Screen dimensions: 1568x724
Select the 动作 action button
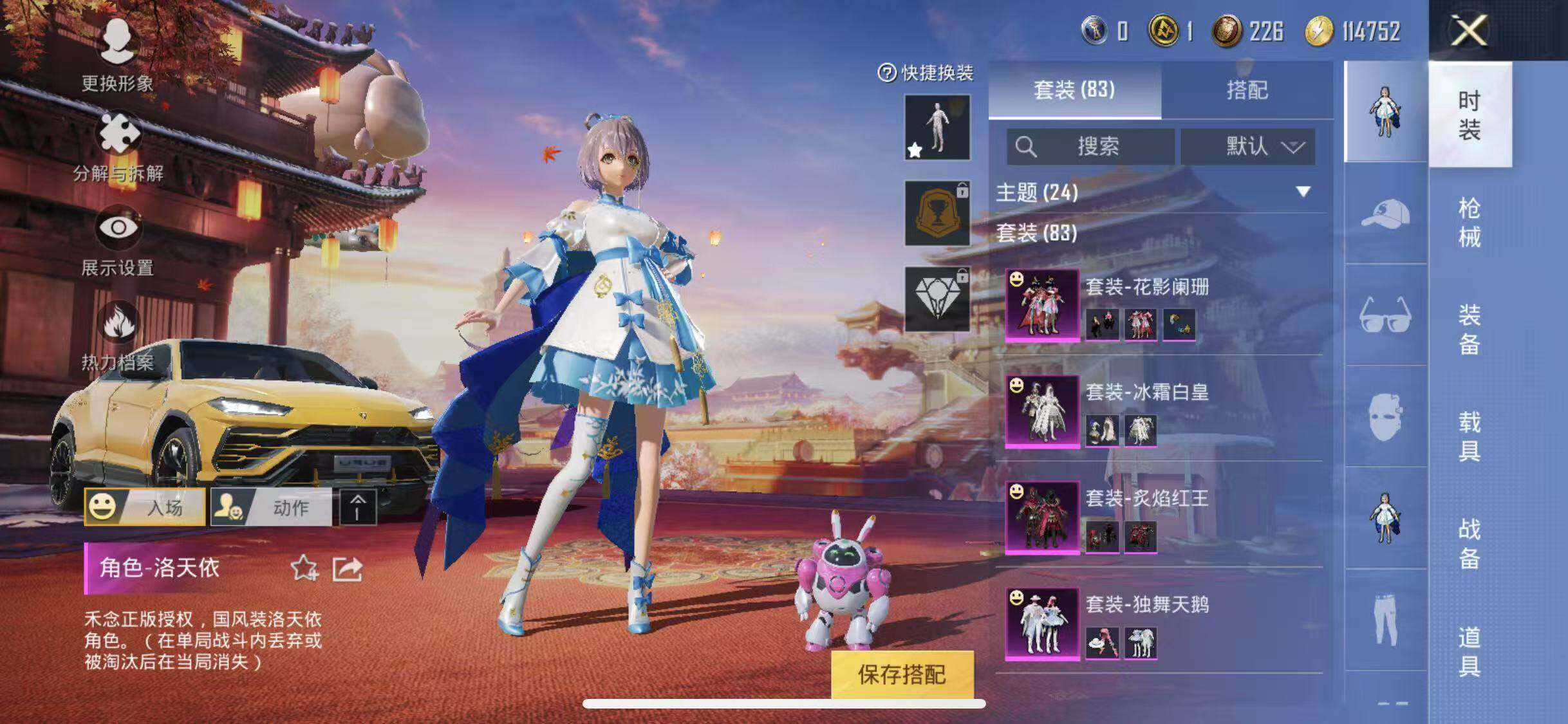coord(272,507)
